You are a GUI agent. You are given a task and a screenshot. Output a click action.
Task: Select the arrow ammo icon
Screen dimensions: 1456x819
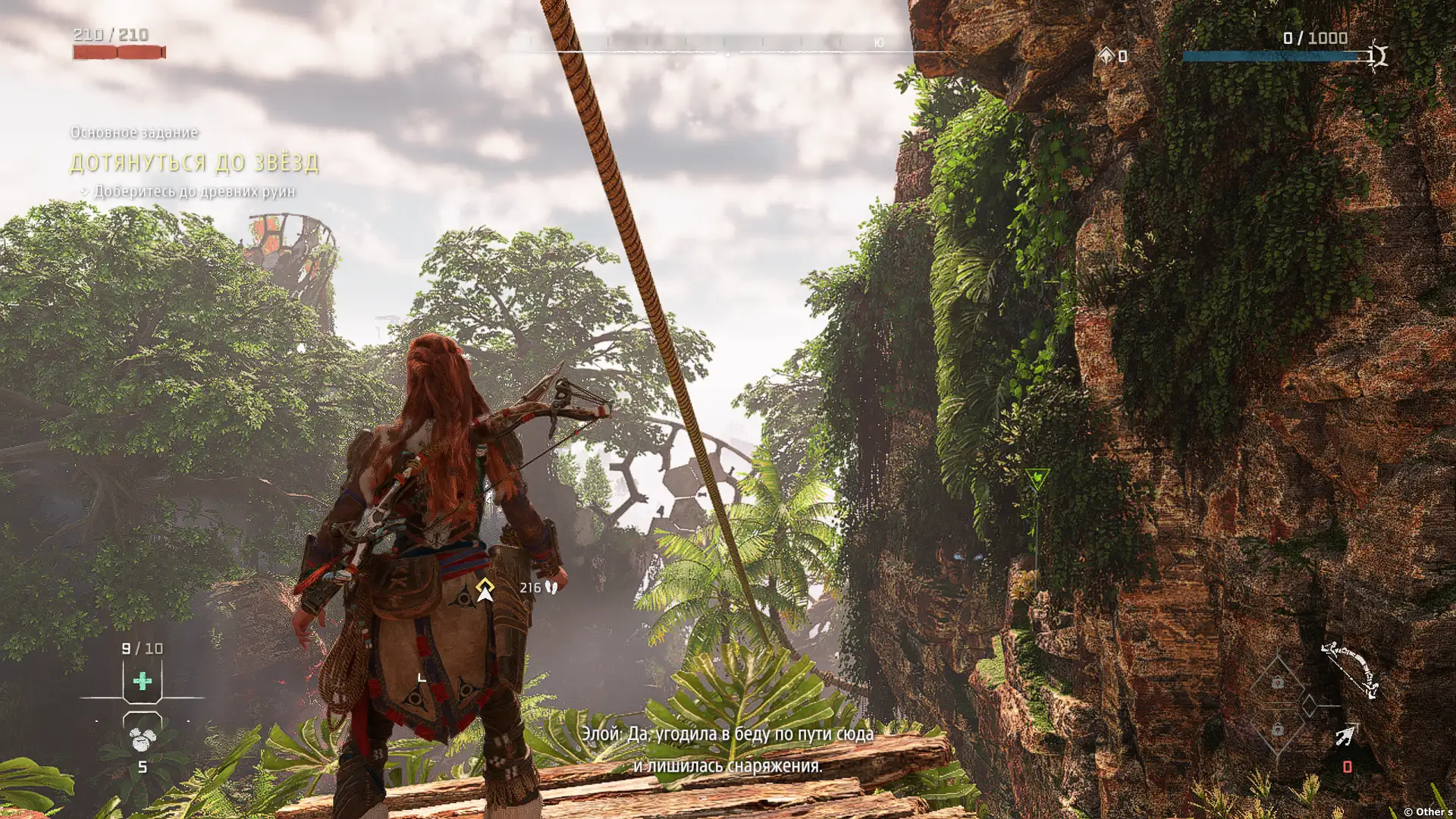tap(1345, 736)
